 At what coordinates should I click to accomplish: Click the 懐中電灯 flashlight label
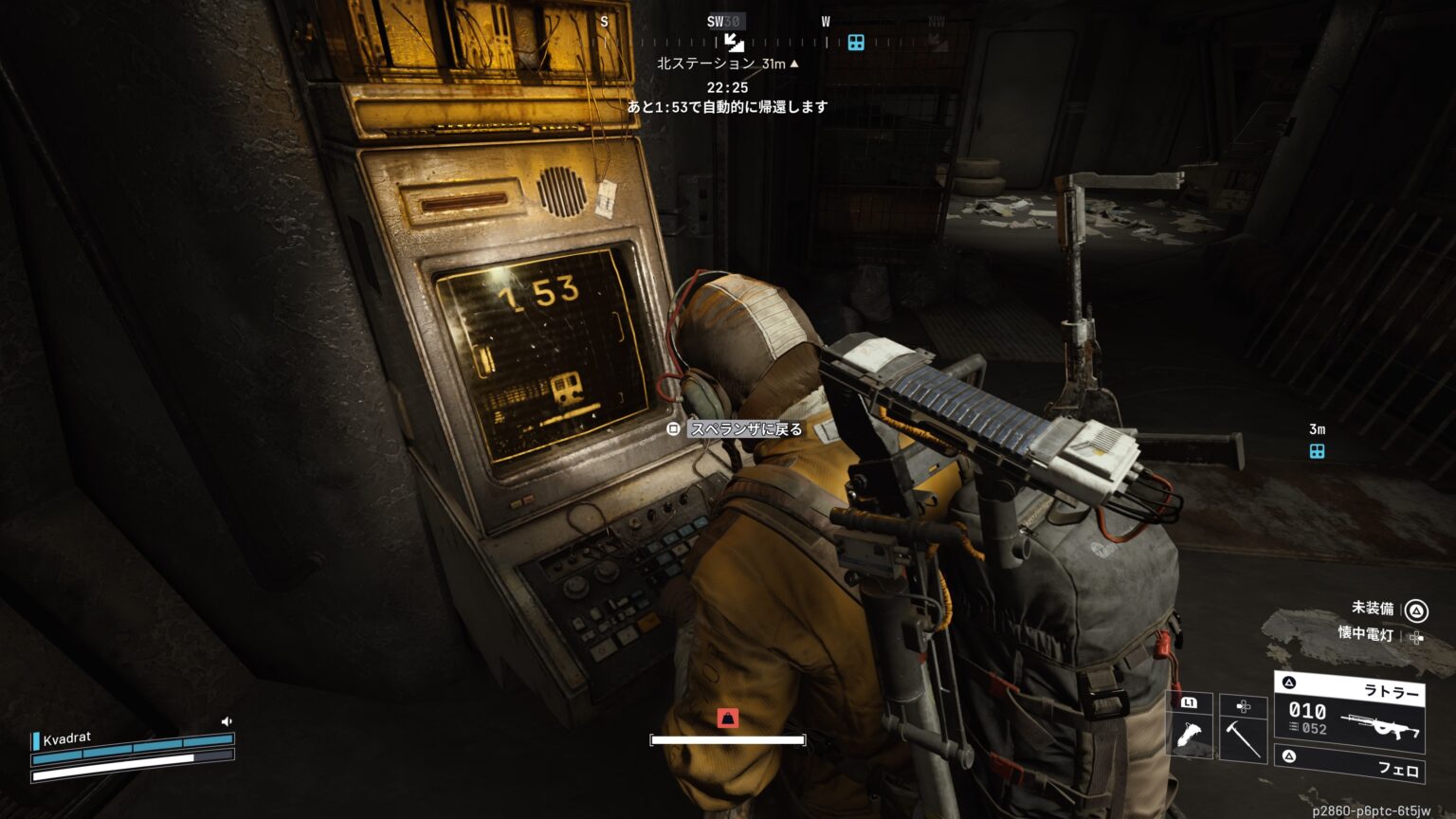pos(1366,634)
